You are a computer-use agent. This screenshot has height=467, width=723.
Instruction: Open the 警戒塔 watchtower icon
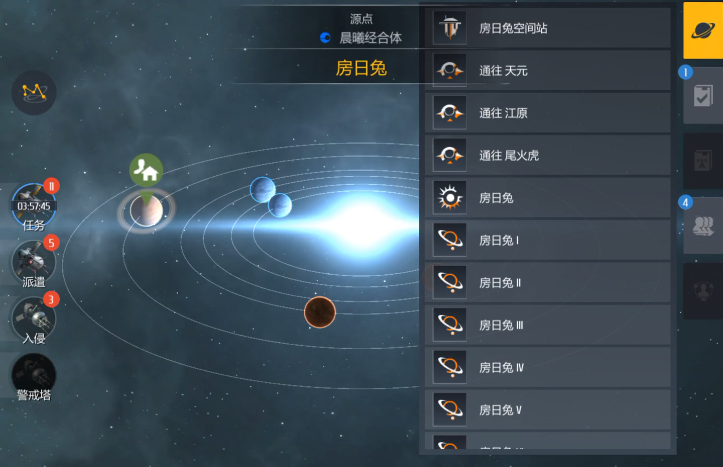click(33, 376)
